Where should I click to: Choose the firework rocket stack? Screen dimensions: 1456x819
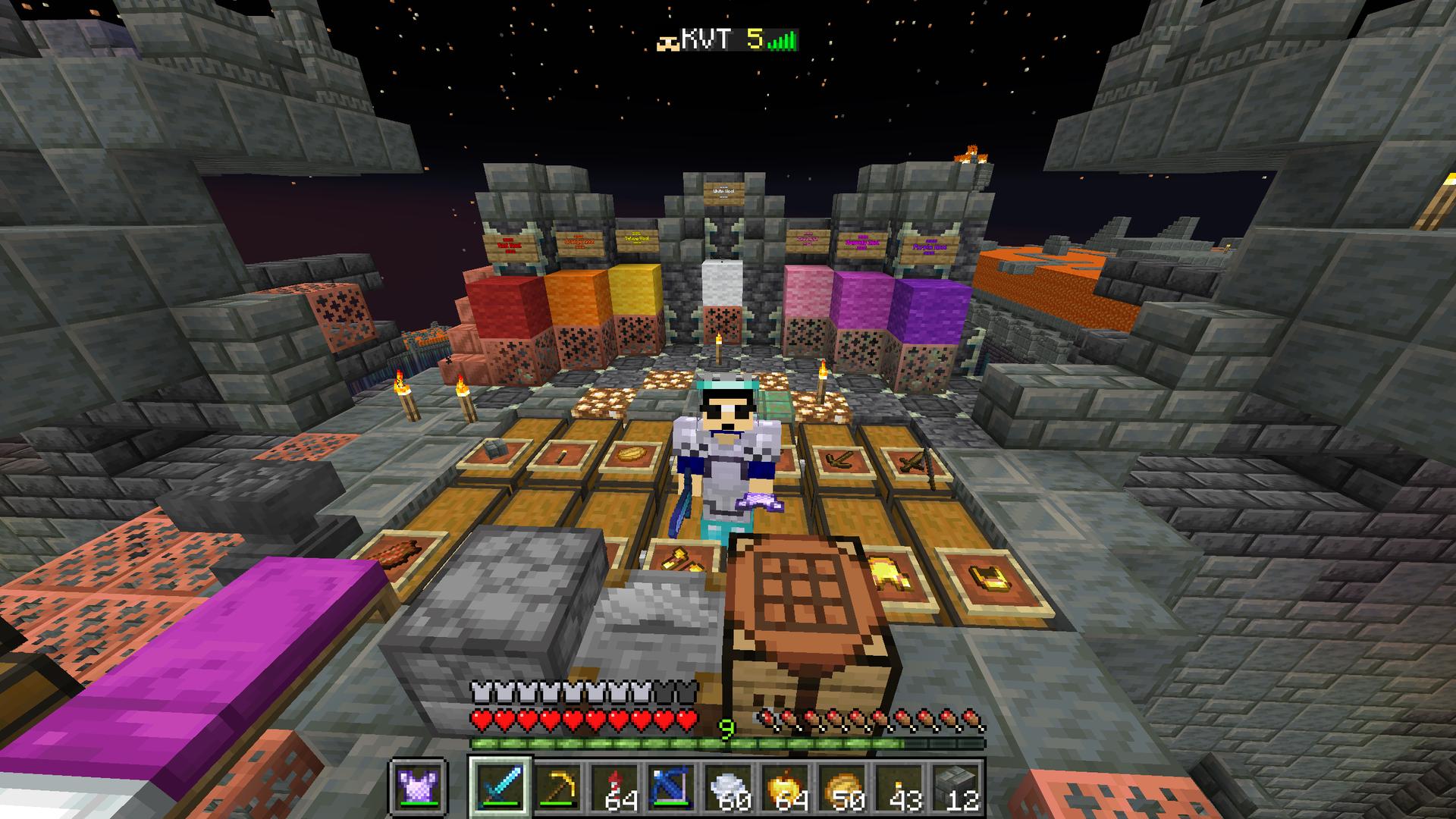614,786
